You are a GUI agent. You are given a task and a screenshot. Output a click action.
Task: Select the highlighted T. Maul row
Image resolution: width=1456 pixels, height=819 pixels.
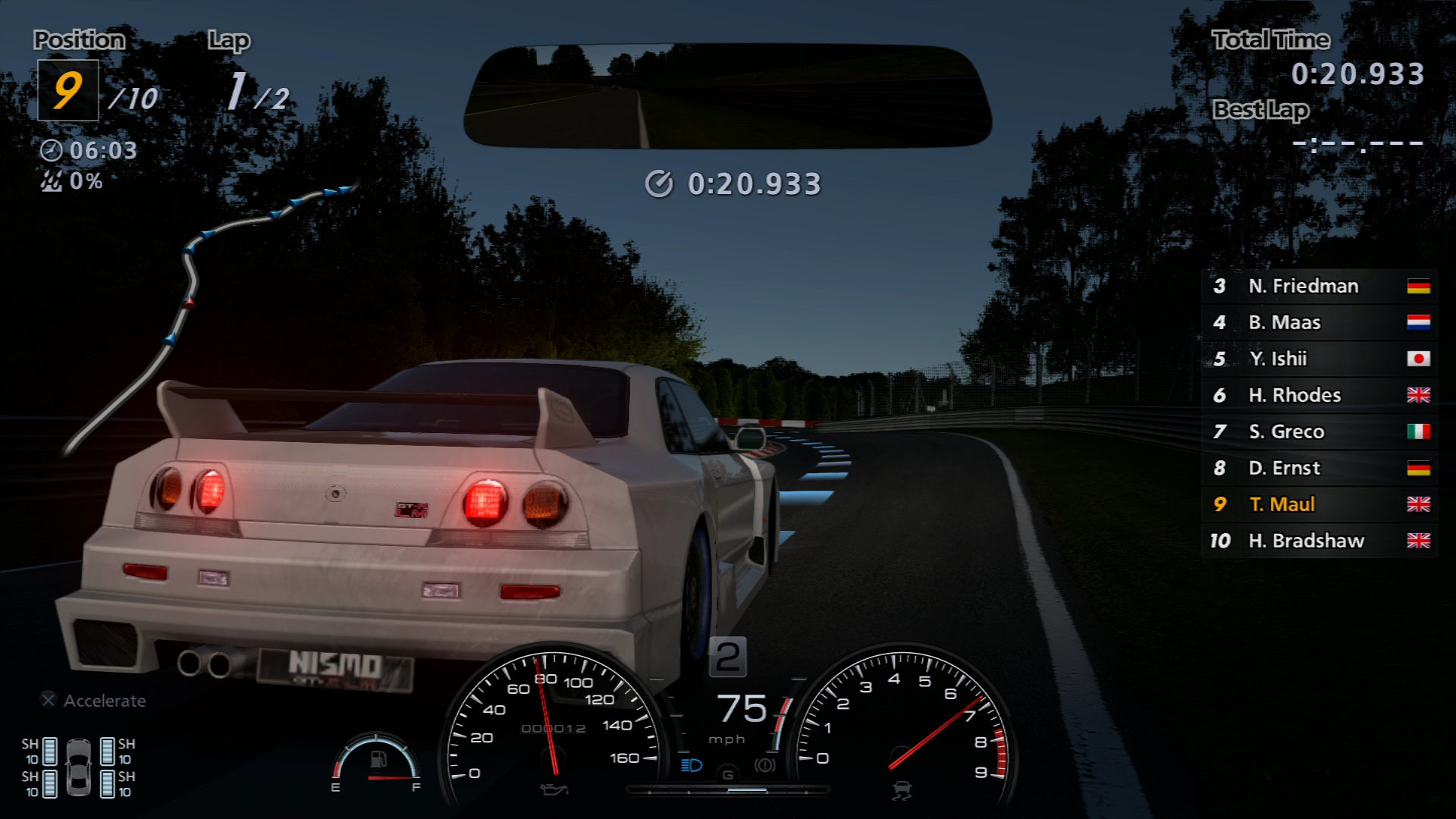[1319, 504]
